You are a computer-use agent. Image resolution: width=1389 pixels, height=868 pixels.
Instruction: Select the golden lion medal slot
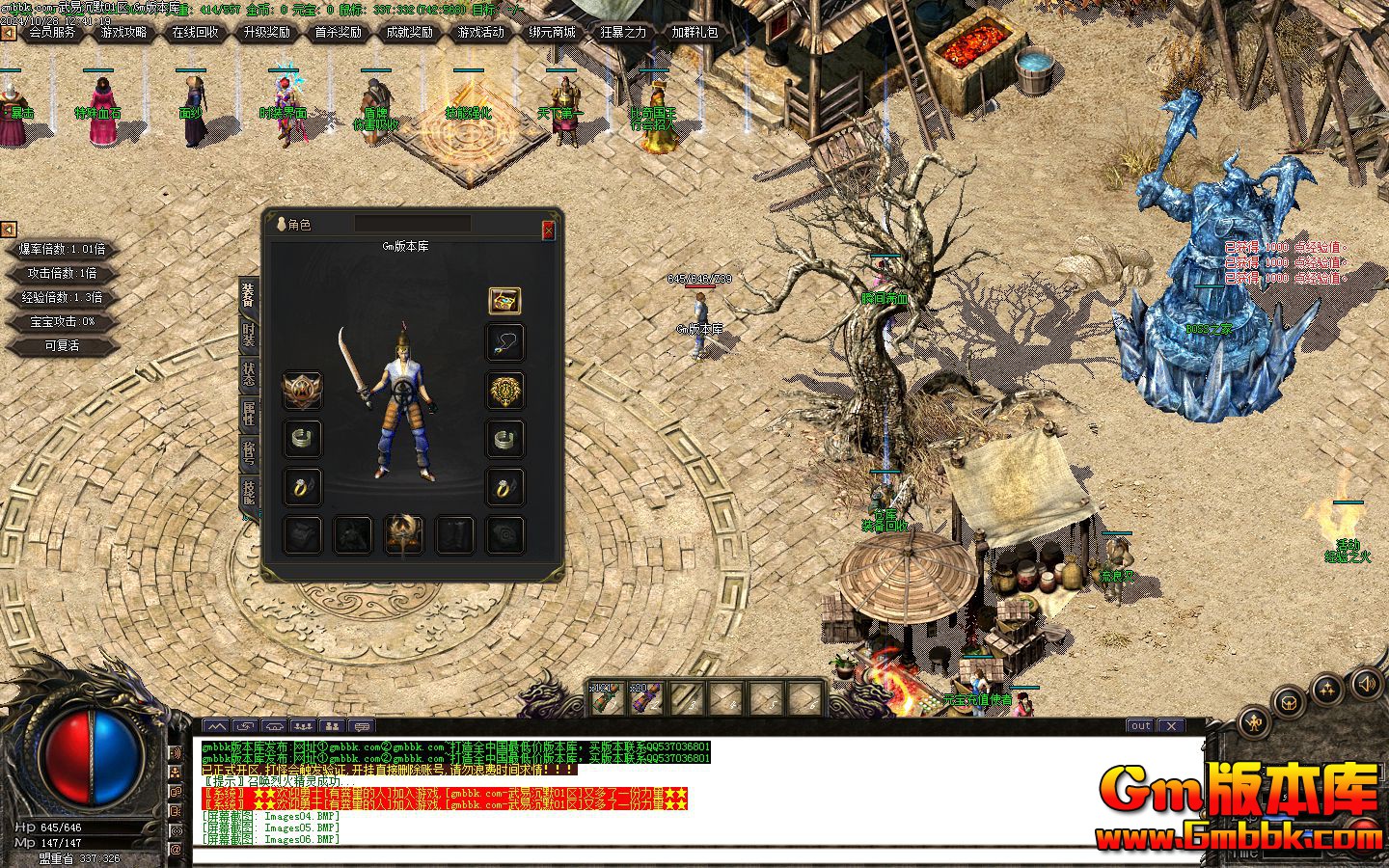[x=504, y=391]
